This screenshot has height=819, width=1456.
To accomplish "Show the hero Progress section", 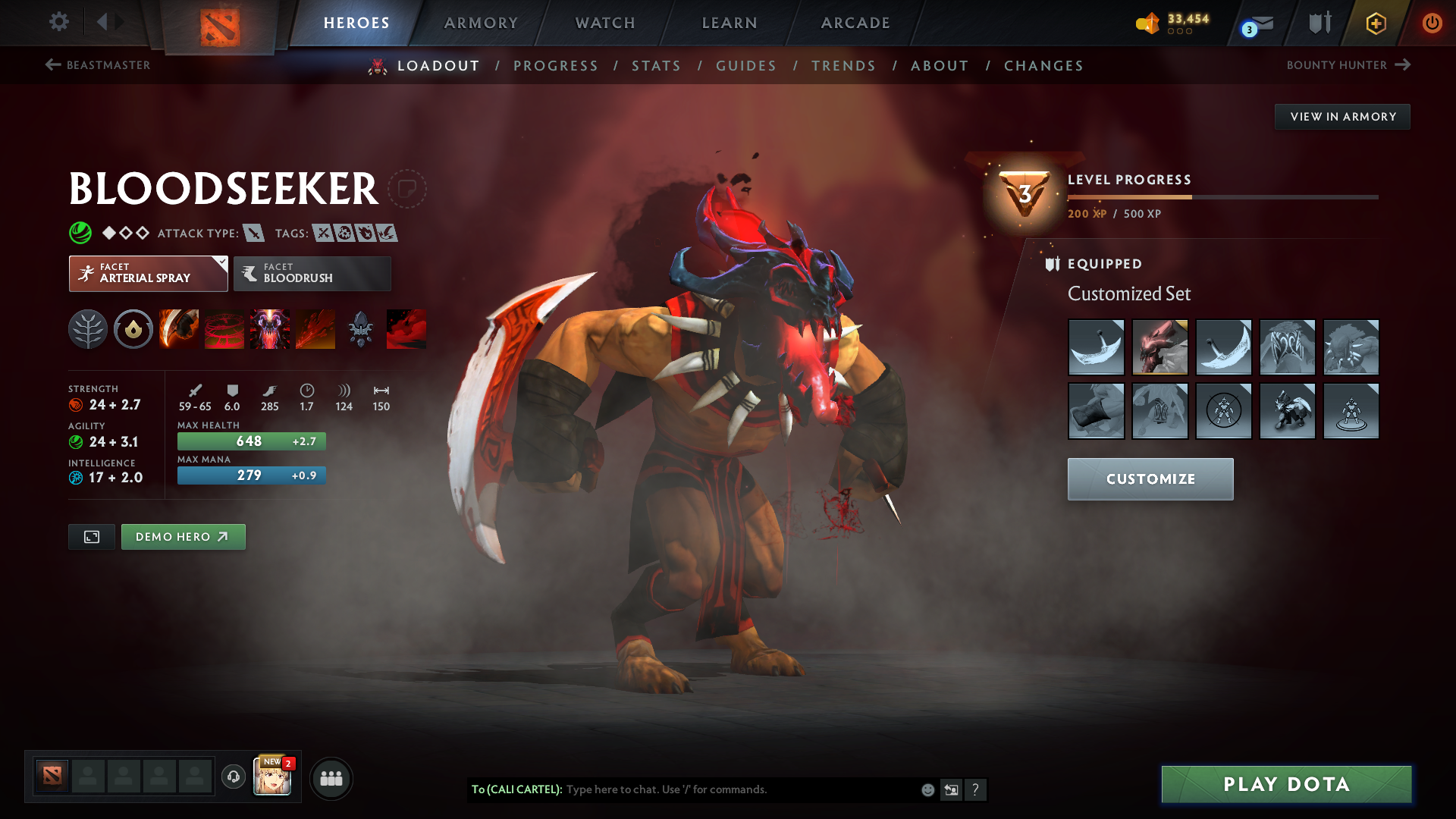I will point(556,66).
